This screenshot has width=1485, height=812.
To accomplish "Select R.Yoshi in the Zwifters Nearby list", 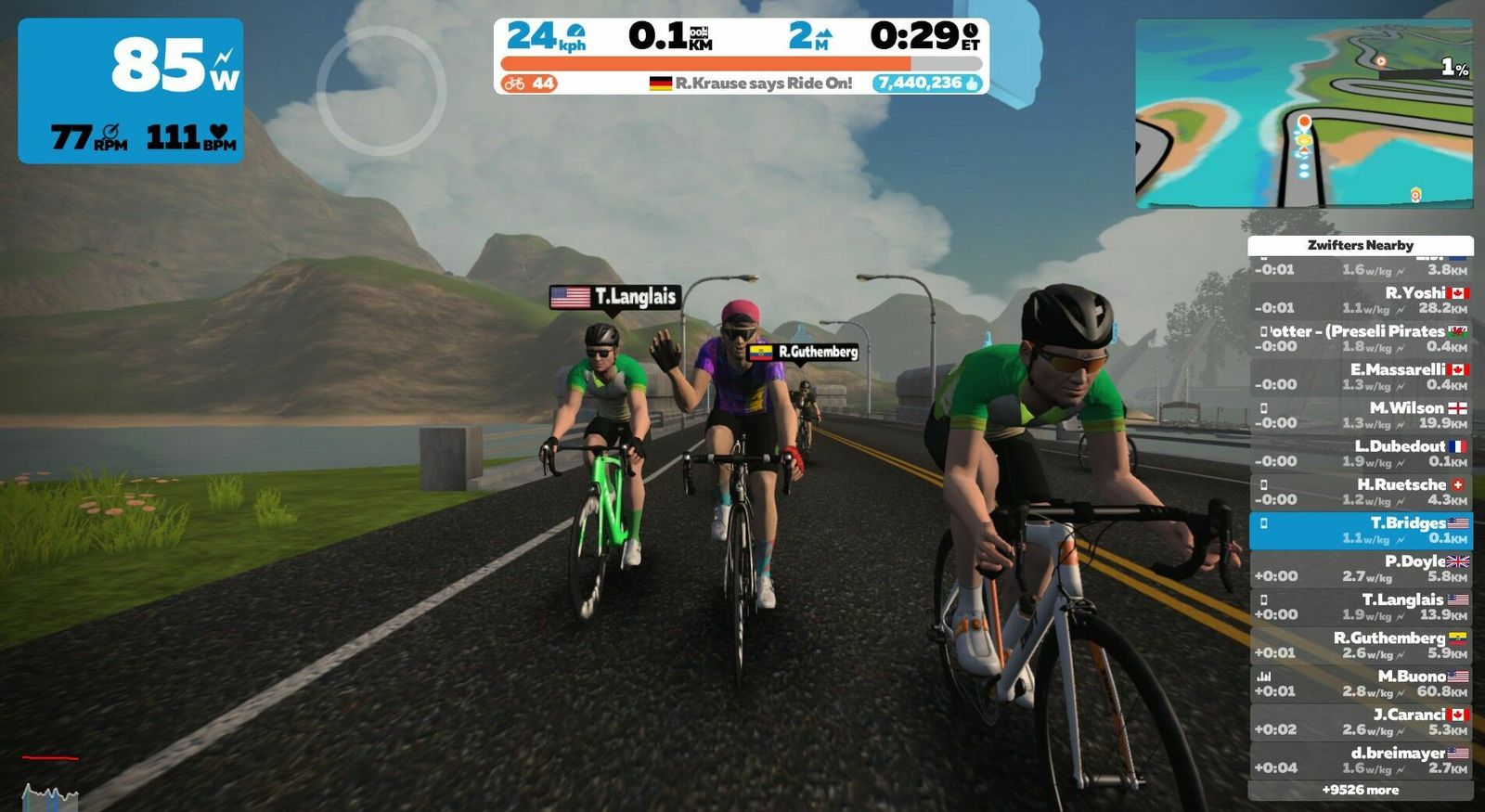I will point(1361,300).
